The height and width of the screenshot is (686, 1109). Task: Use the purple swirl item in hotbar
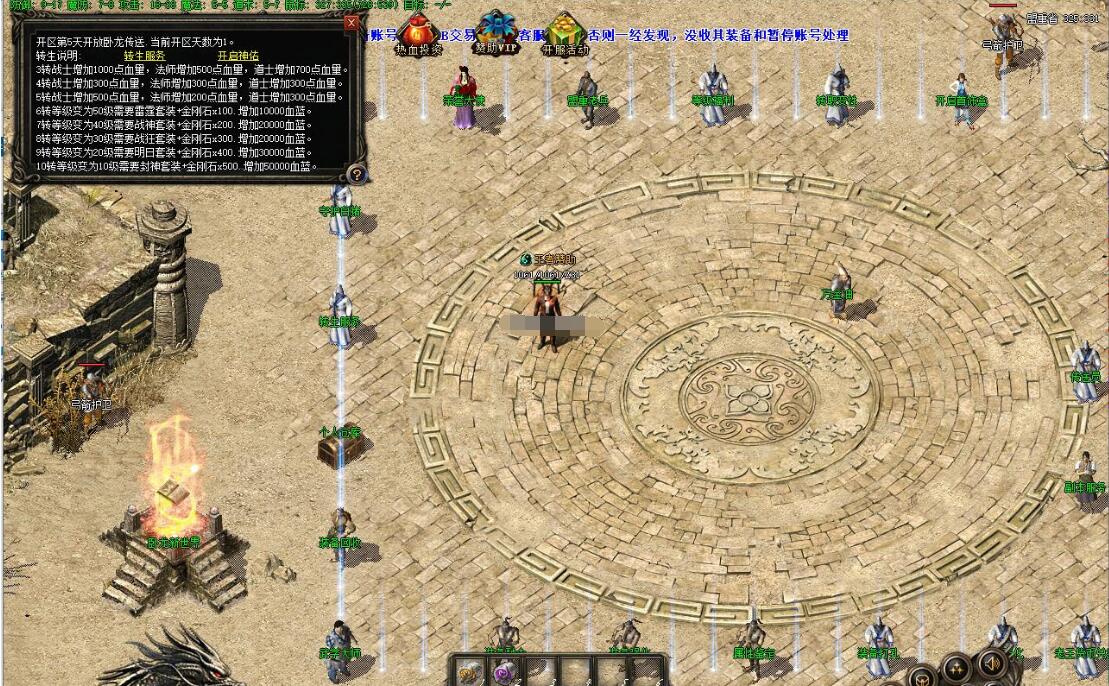point(505,673)
